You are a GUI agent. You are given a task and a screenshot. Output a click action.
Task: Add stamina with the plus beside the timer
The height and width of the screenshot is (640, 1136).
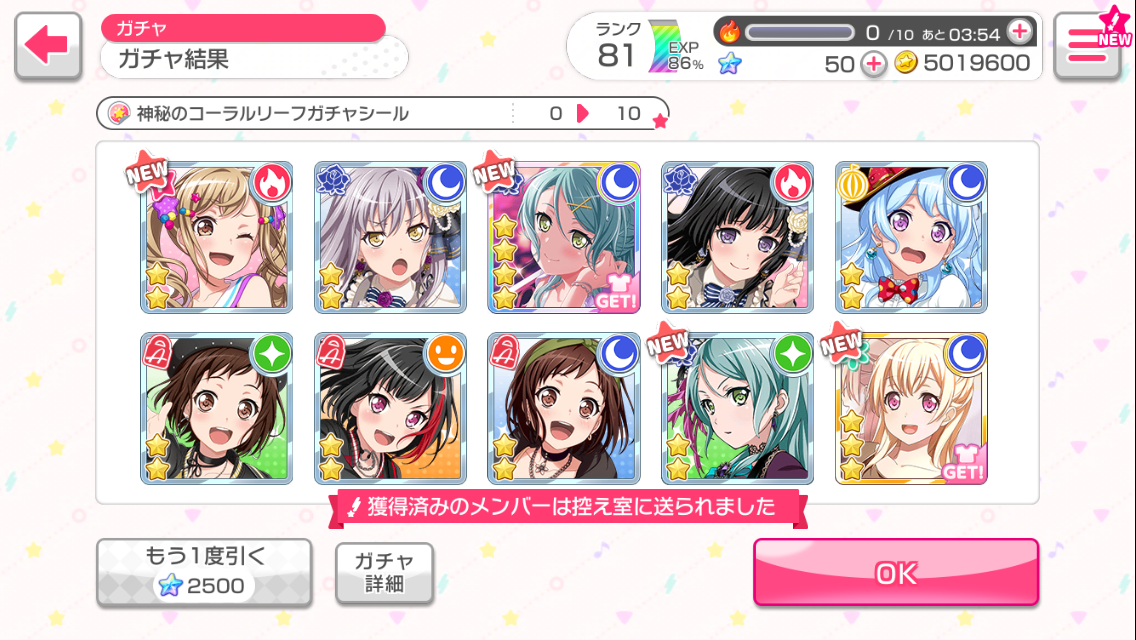[x=1019, y=32]
